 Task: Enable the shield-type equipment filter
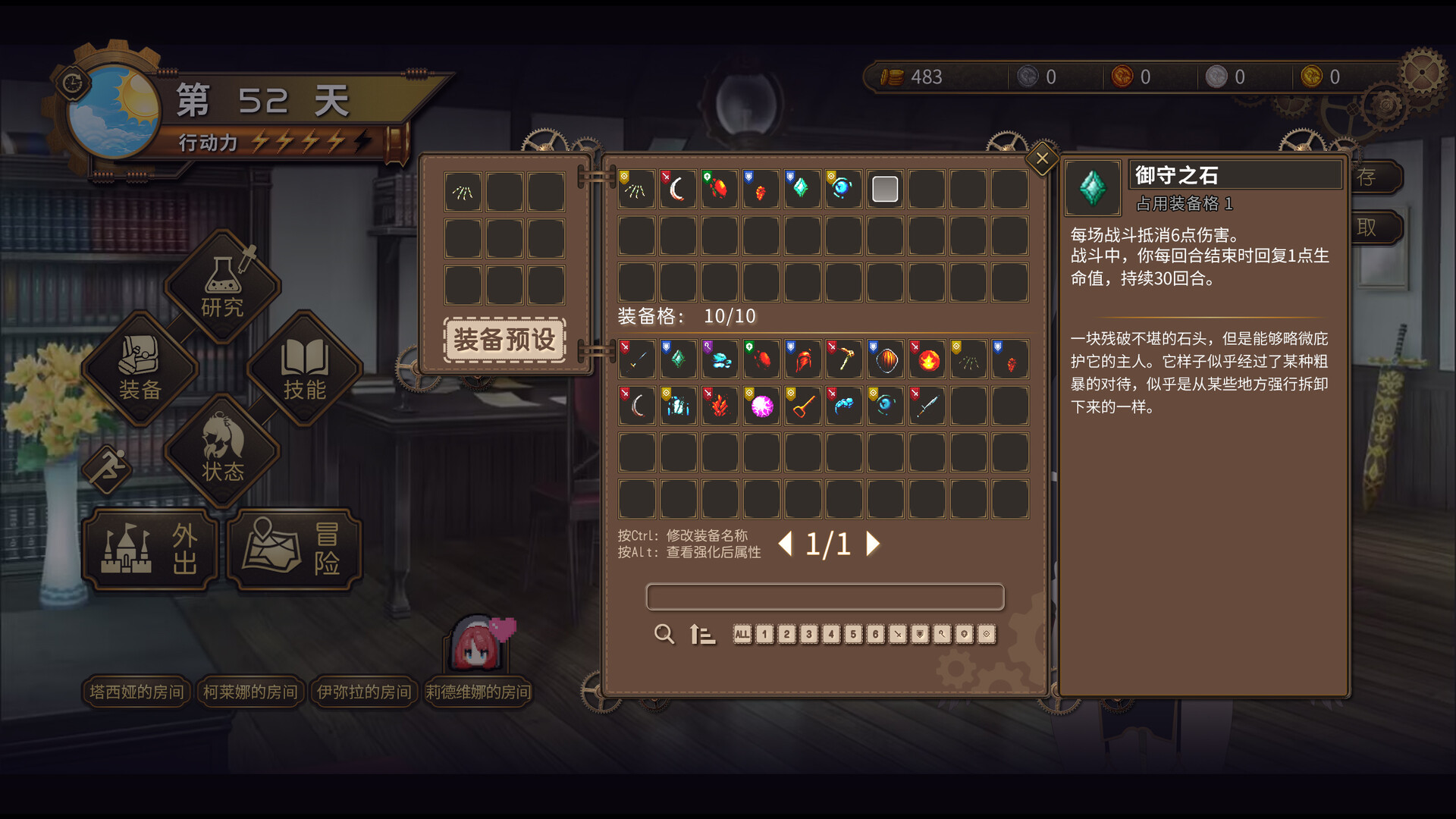pos(919,635)
